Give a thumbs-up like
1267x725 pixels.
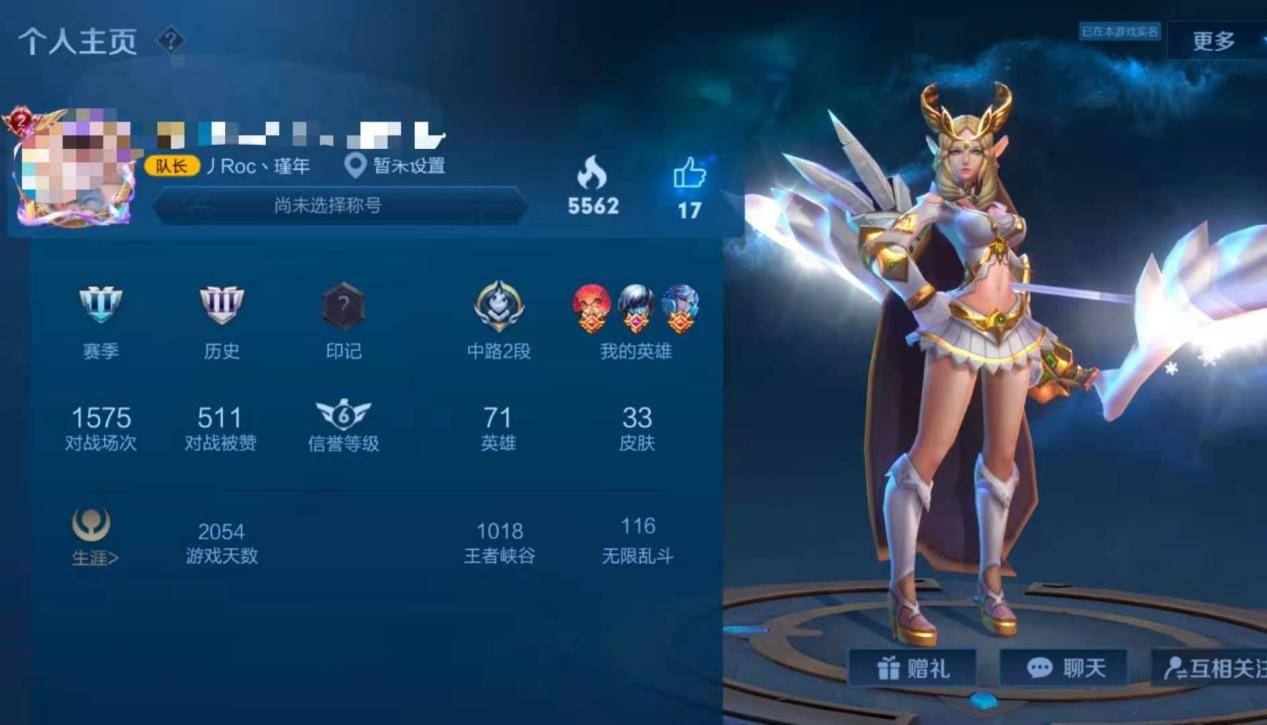click(689, 175)
